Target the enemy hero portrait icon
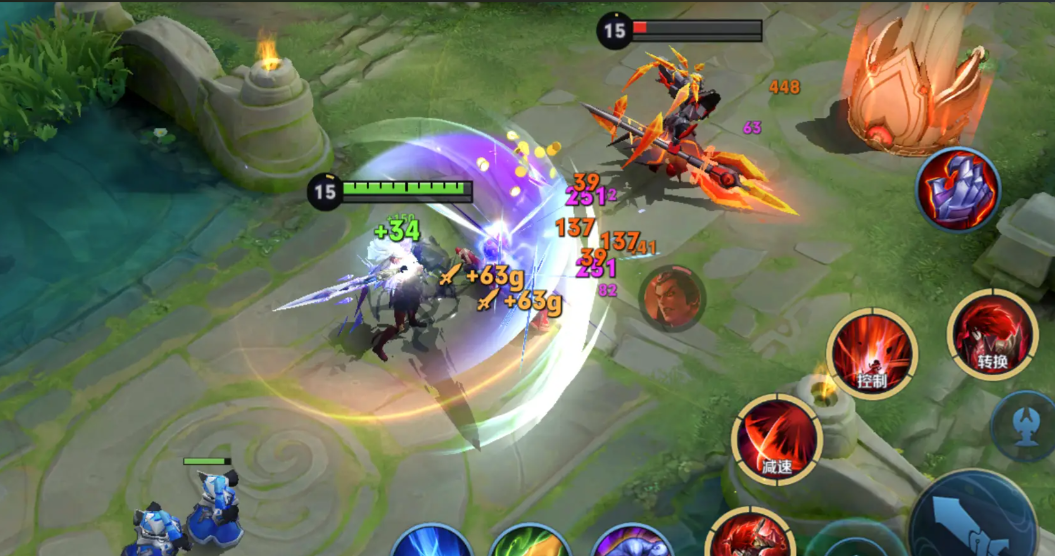This screenshot has height=556, width=1055. click(672, 298)
